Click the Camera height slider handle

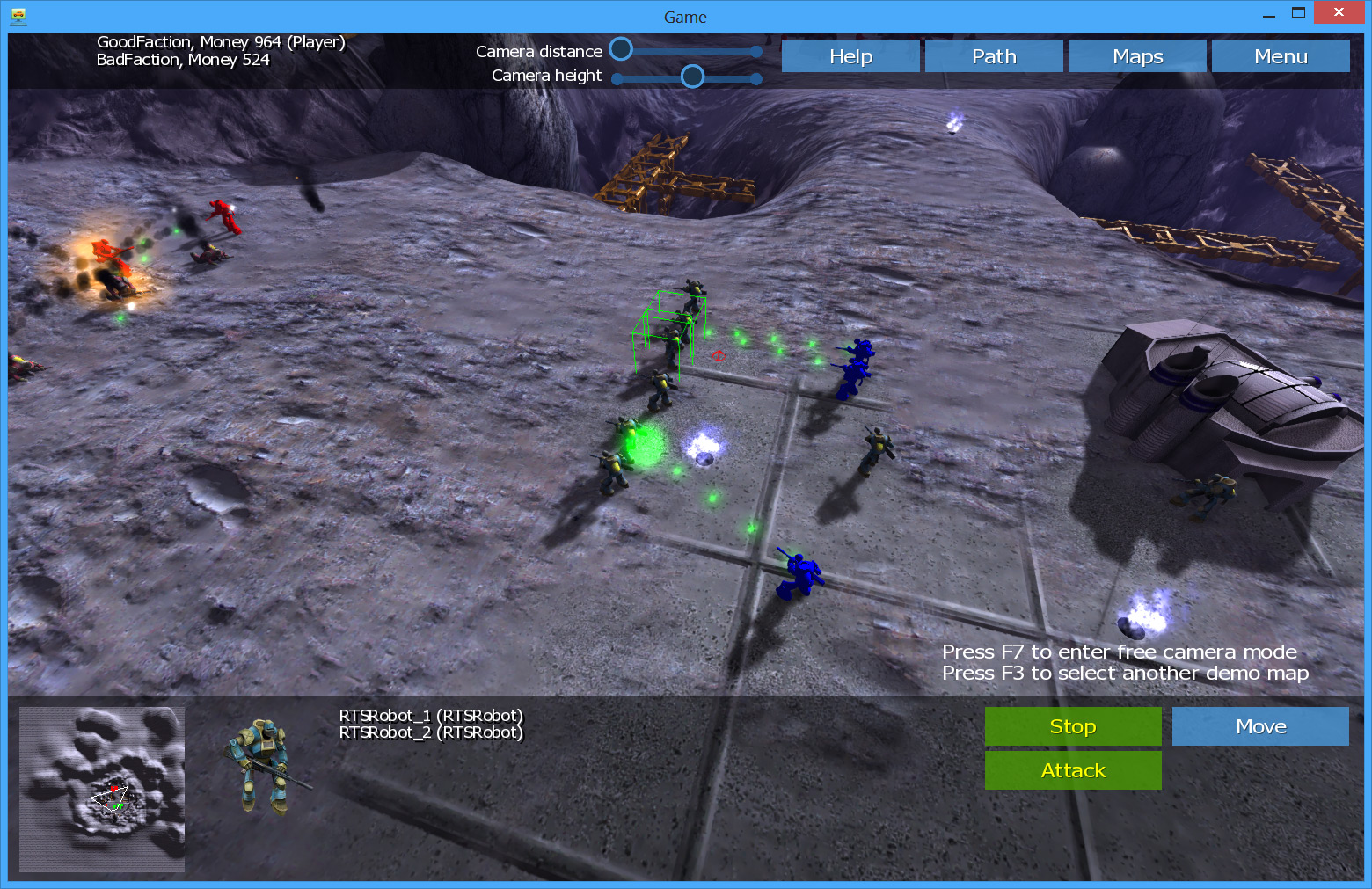click(x=693, y=77)
